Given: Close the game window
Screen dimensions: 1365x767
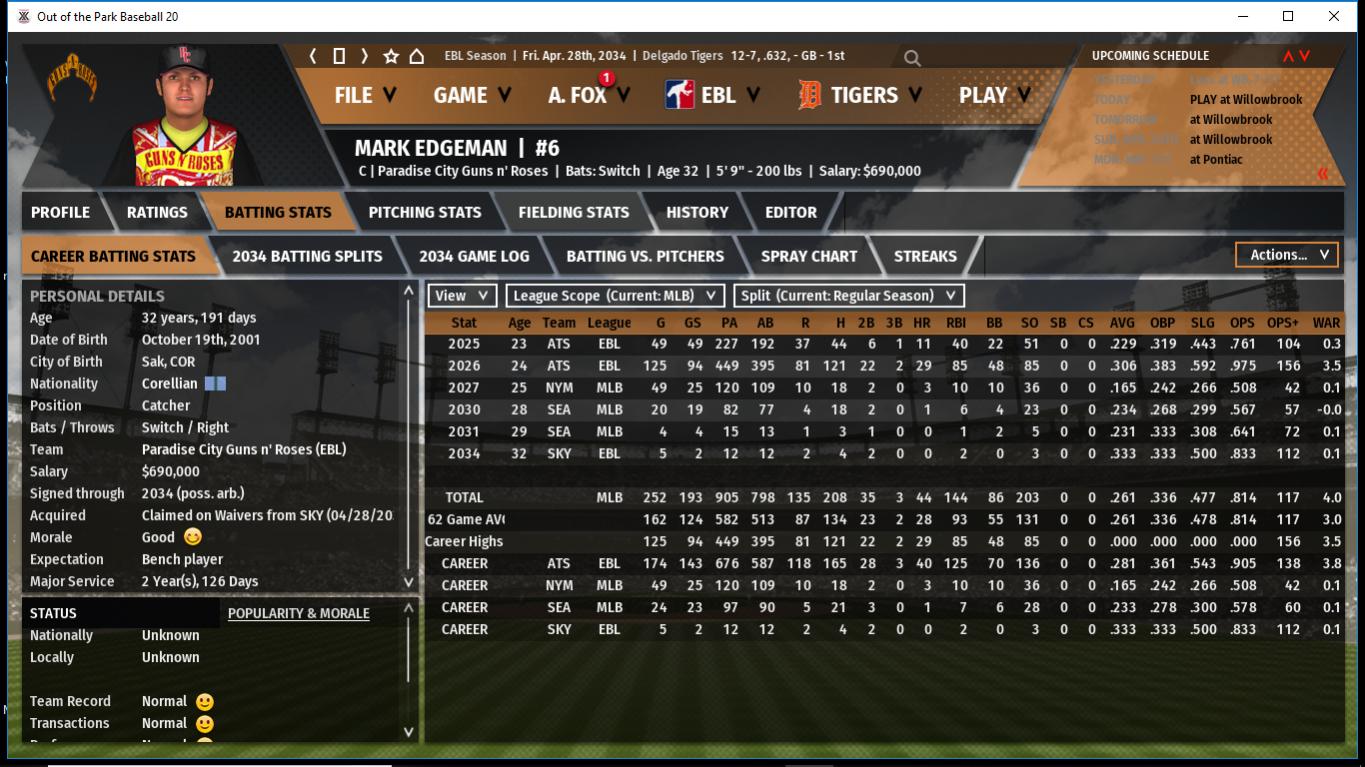Looking at the screenshot, I should click(1334, 16).
